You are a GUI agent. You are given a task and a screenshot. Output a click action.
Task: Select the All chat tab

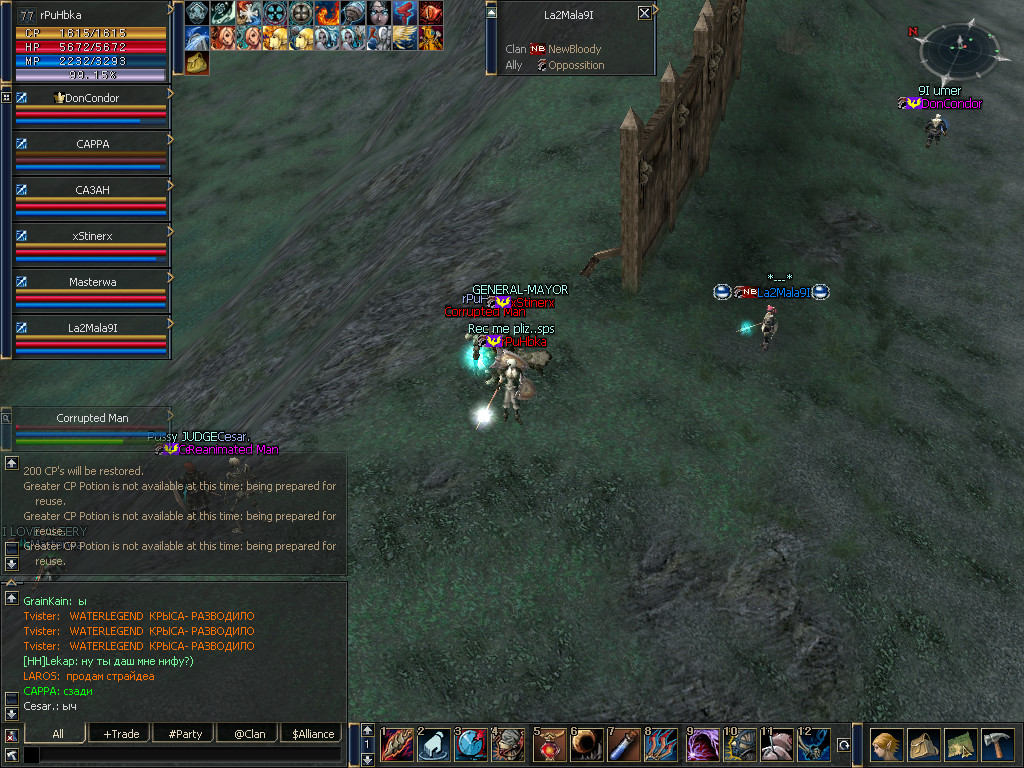click(x=57, y=734)
